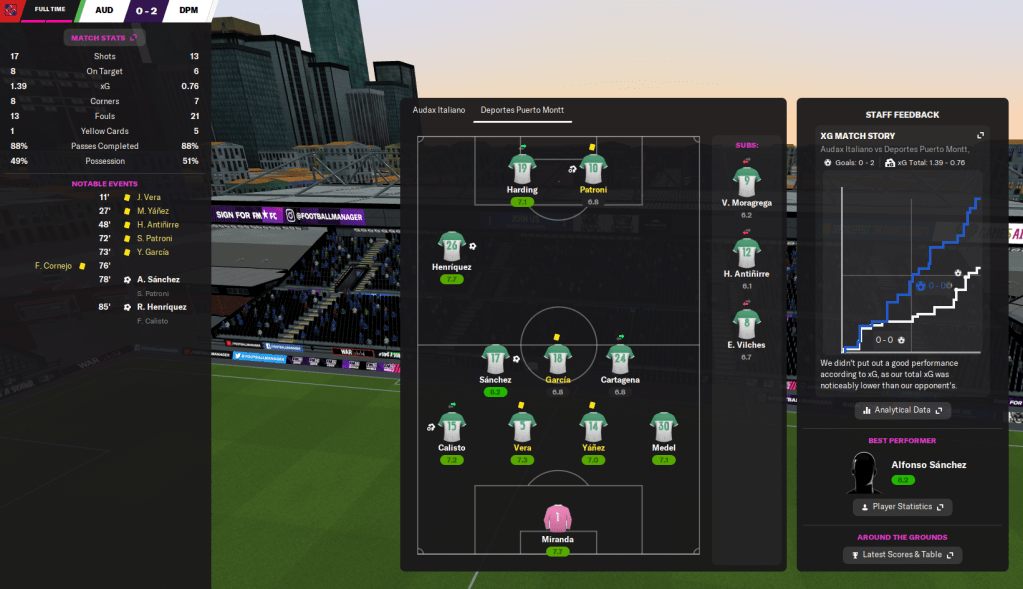This screenshot has height=589, width=1023.
Task: Expand the xG Match Story chart
Action: 980,136
